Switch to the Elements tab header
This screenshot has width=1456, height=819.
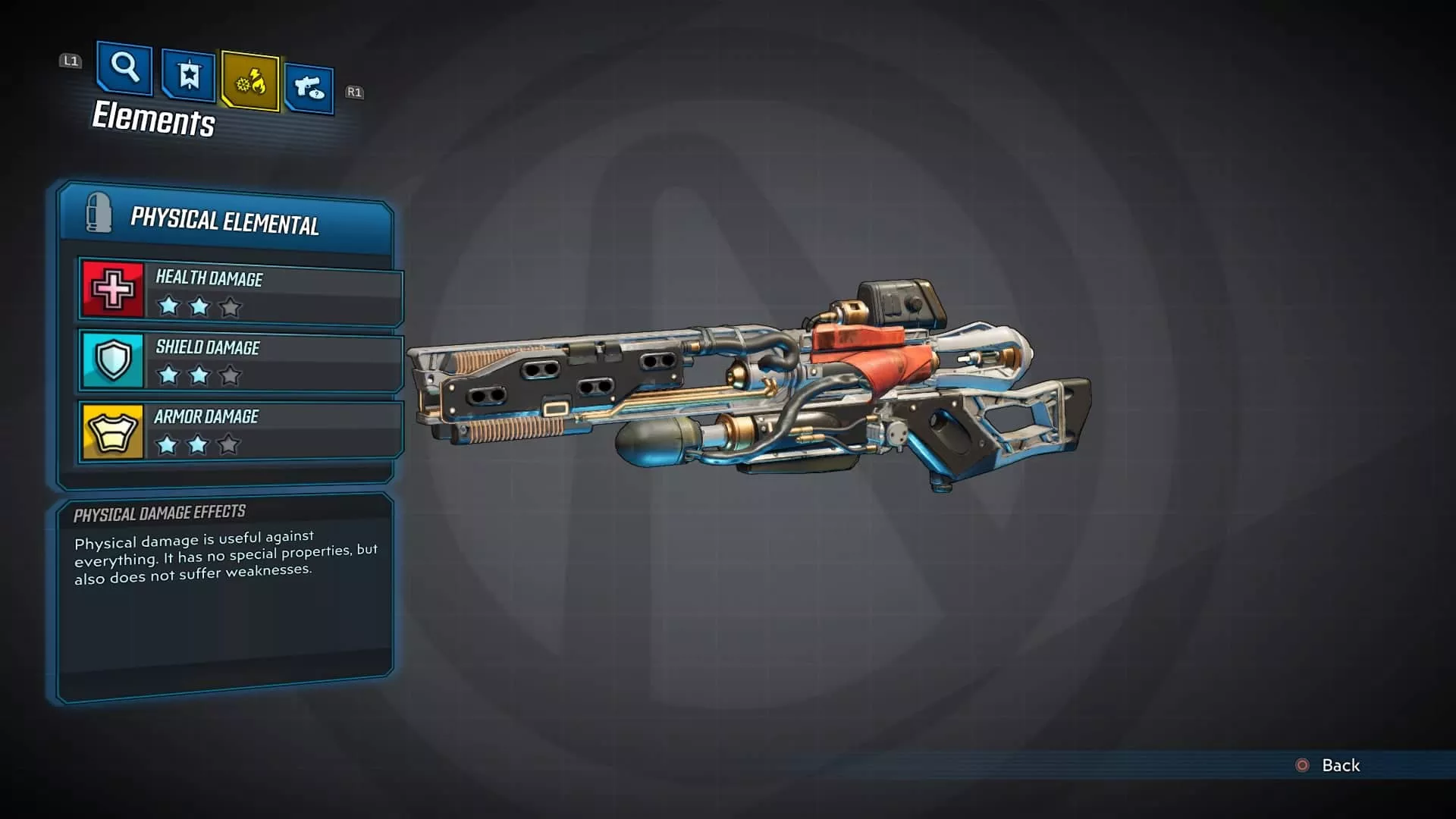click(152, 120)
